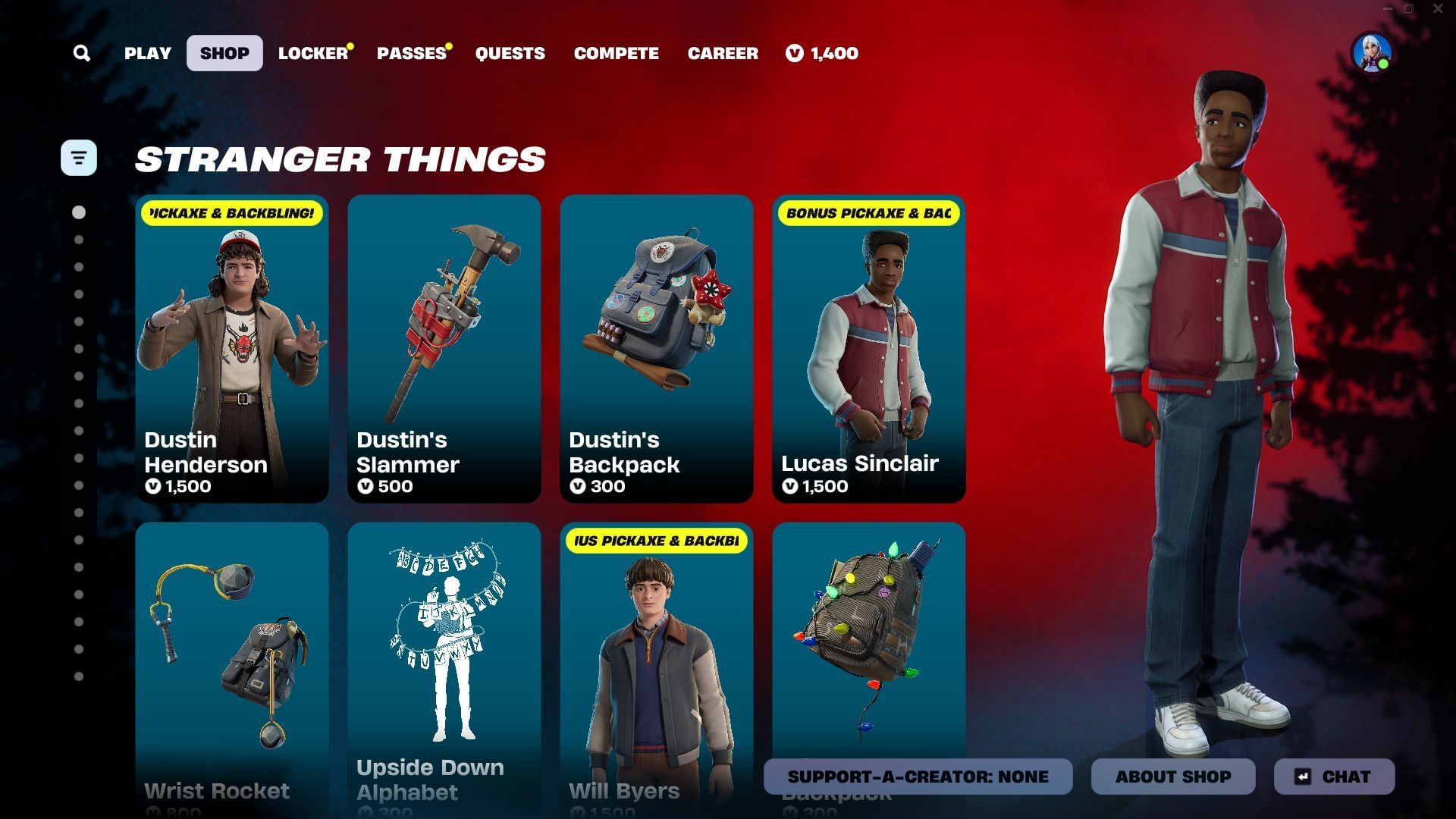
Task: Open the CAREER tab
Action: [723, 53]
